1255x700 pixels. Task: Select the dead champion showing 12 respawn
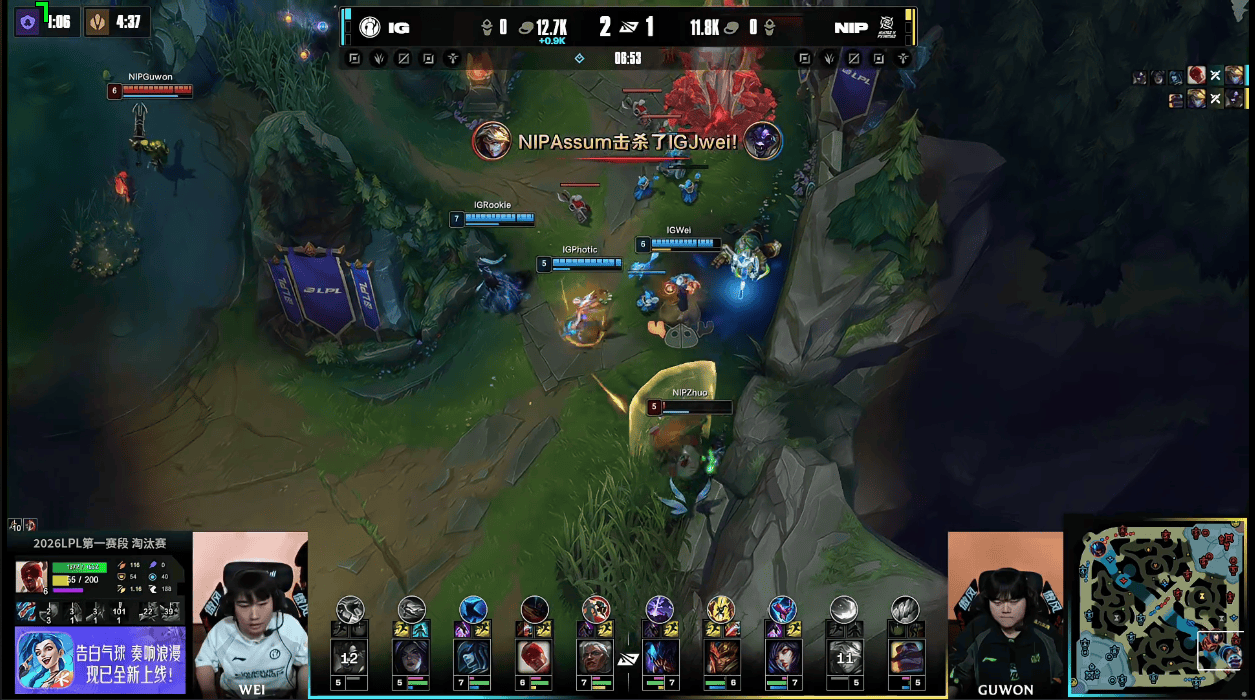[x=349, y=657]
